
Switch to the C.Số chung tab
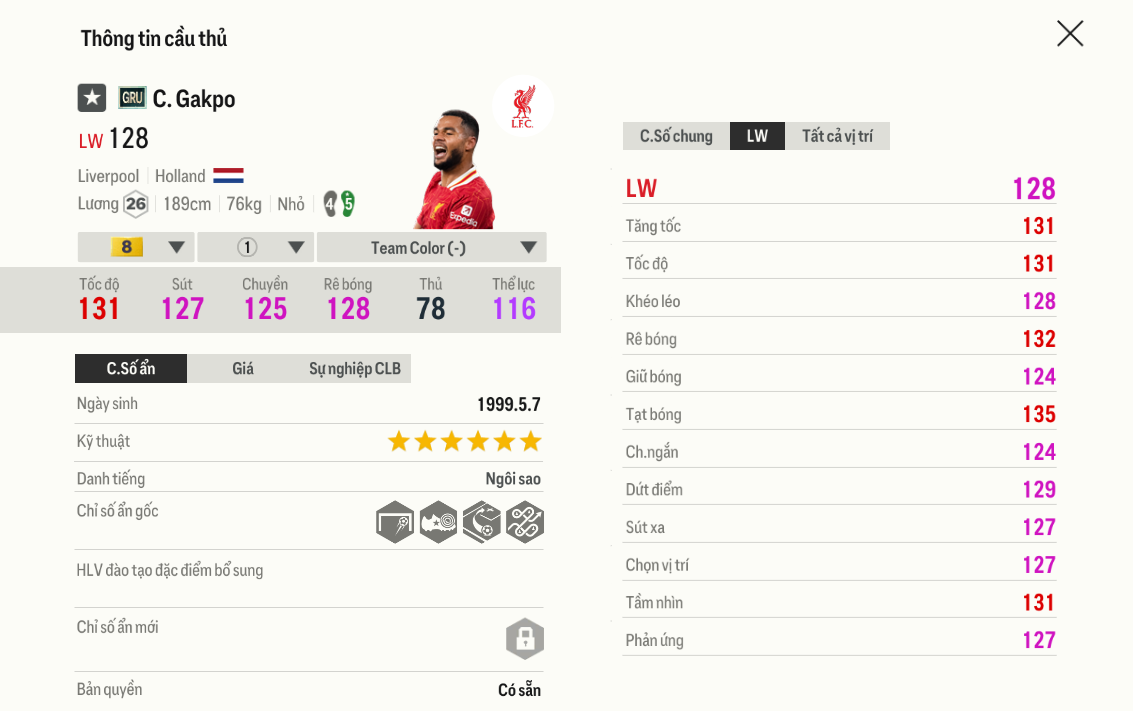pos(676,136)
